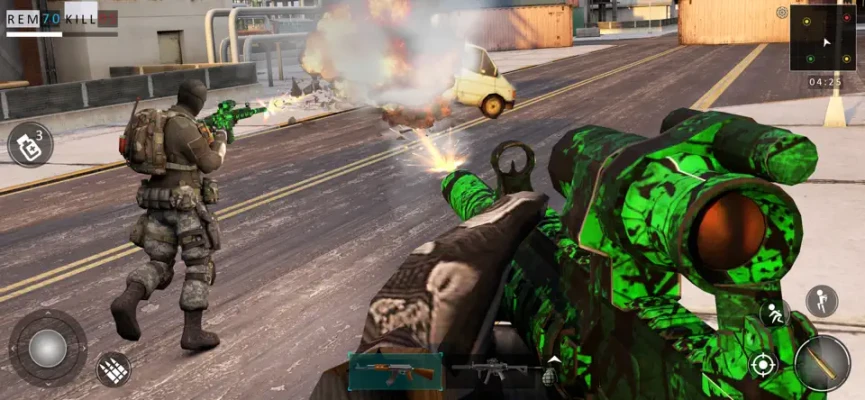
Task: Select the AK-47 weapon slot
Action: [x=396, y=371]
